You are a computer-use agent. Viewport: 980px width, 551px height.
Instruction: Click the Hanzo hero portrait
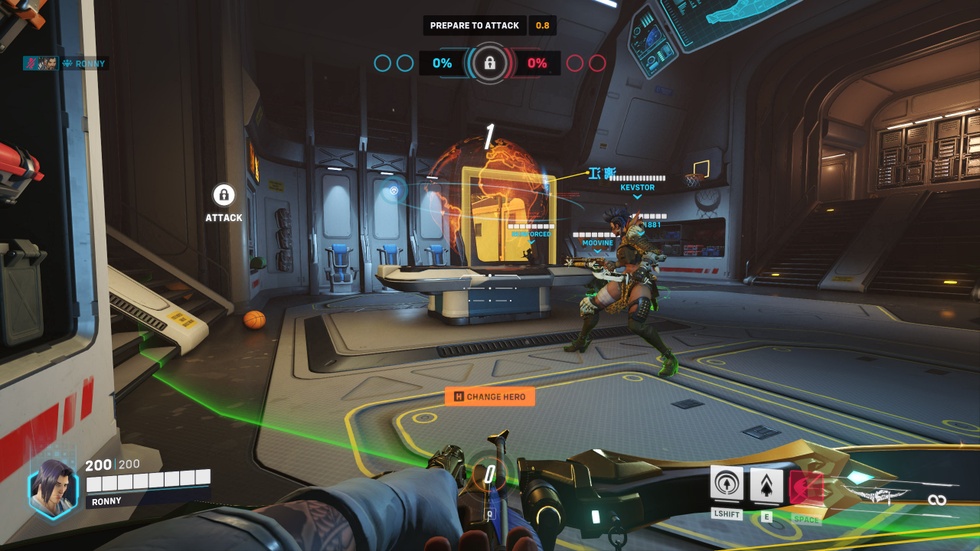(53, 487)
